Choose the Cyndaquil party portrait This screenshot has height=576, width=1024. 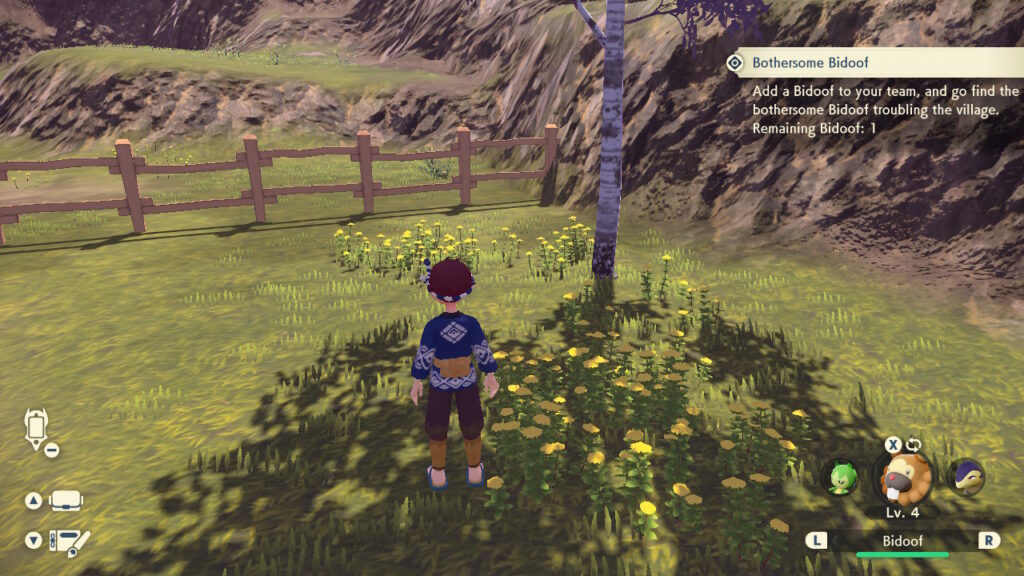[965, 475]
